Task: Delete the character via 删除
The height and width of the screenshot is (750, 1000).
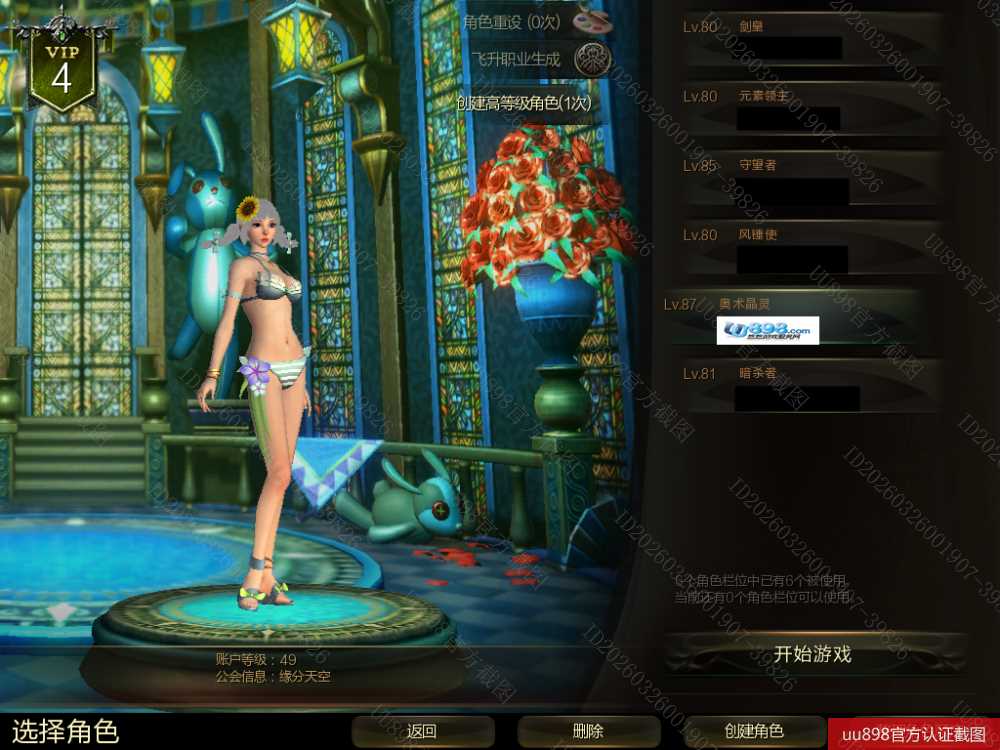Action: (588, 731)
